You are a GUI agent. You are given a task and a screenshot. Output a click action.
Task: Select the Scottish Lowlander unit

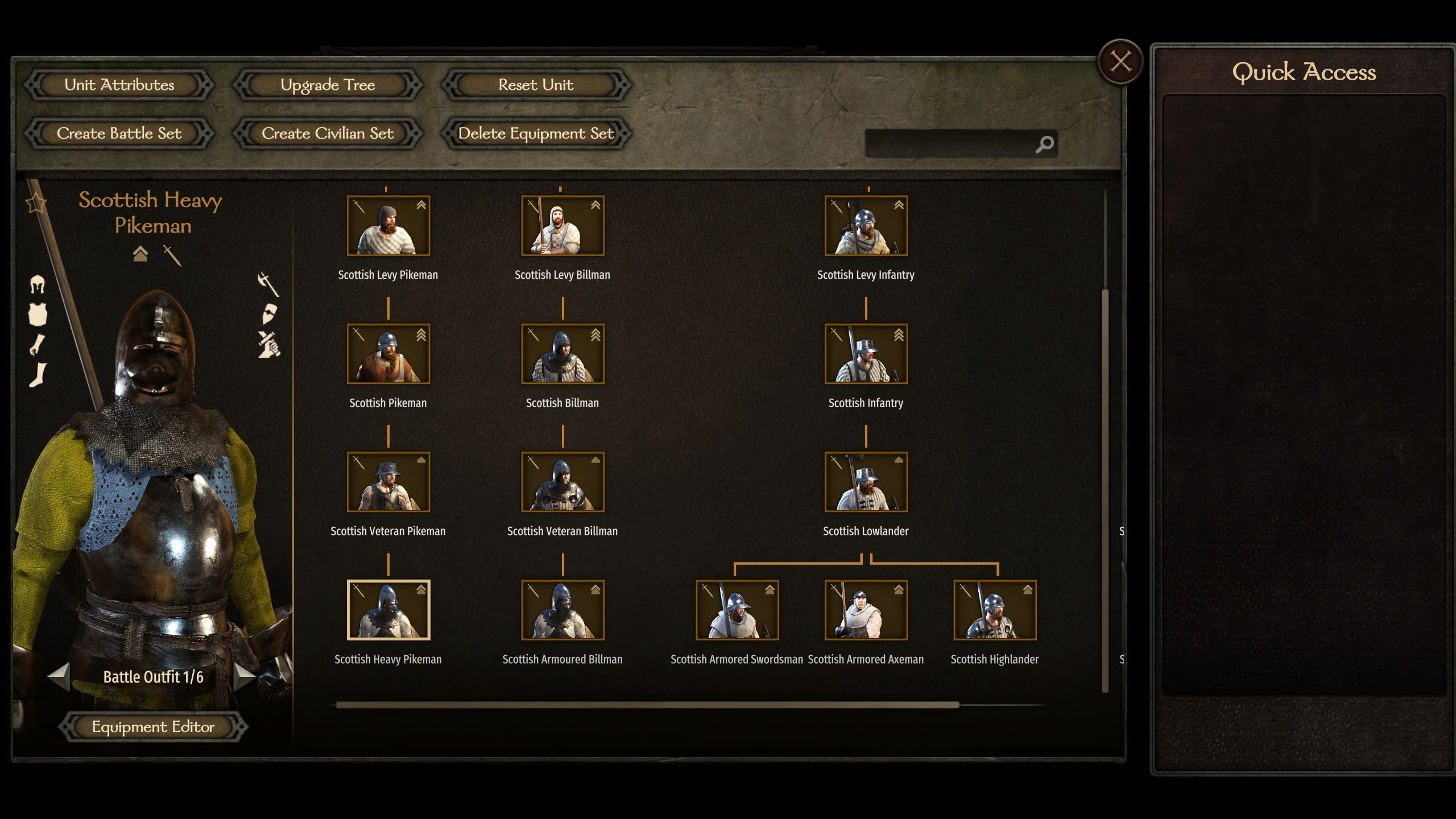coord(866,482)
